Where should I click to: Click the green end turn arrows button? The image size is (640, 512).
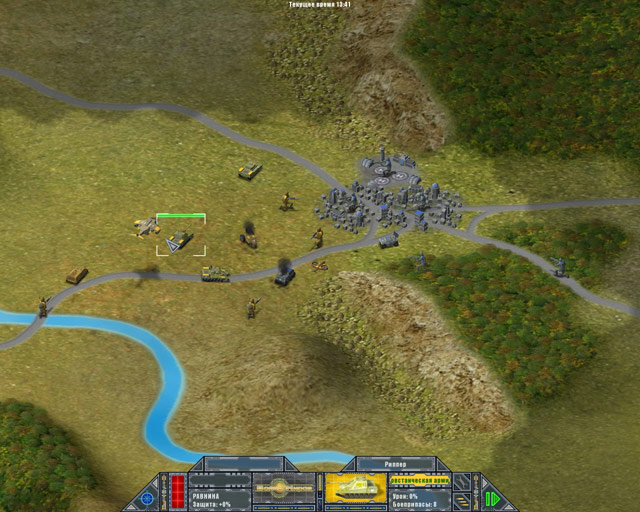[491, 497]
